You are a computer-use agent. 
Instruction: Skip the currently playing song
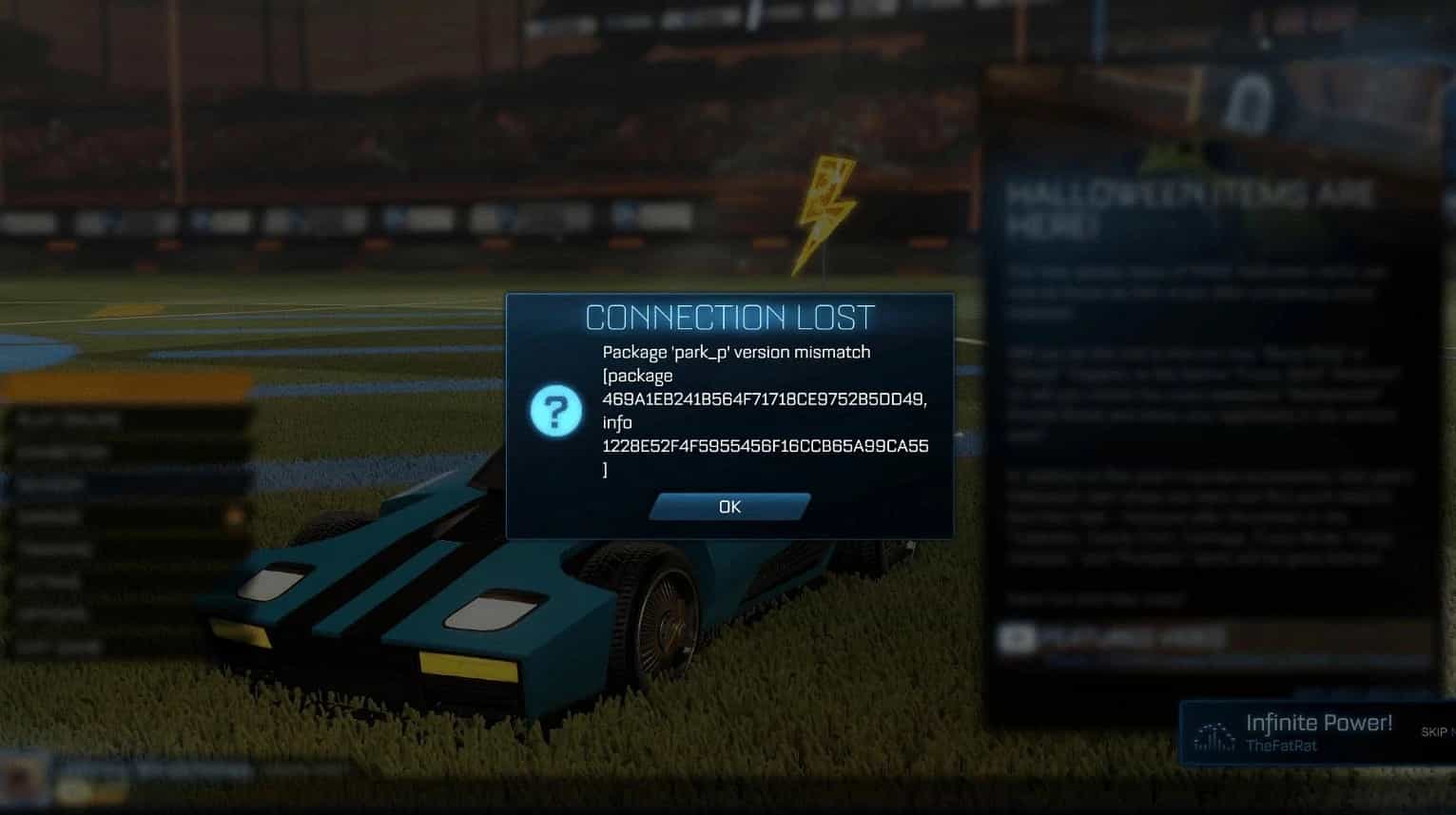1432,732
